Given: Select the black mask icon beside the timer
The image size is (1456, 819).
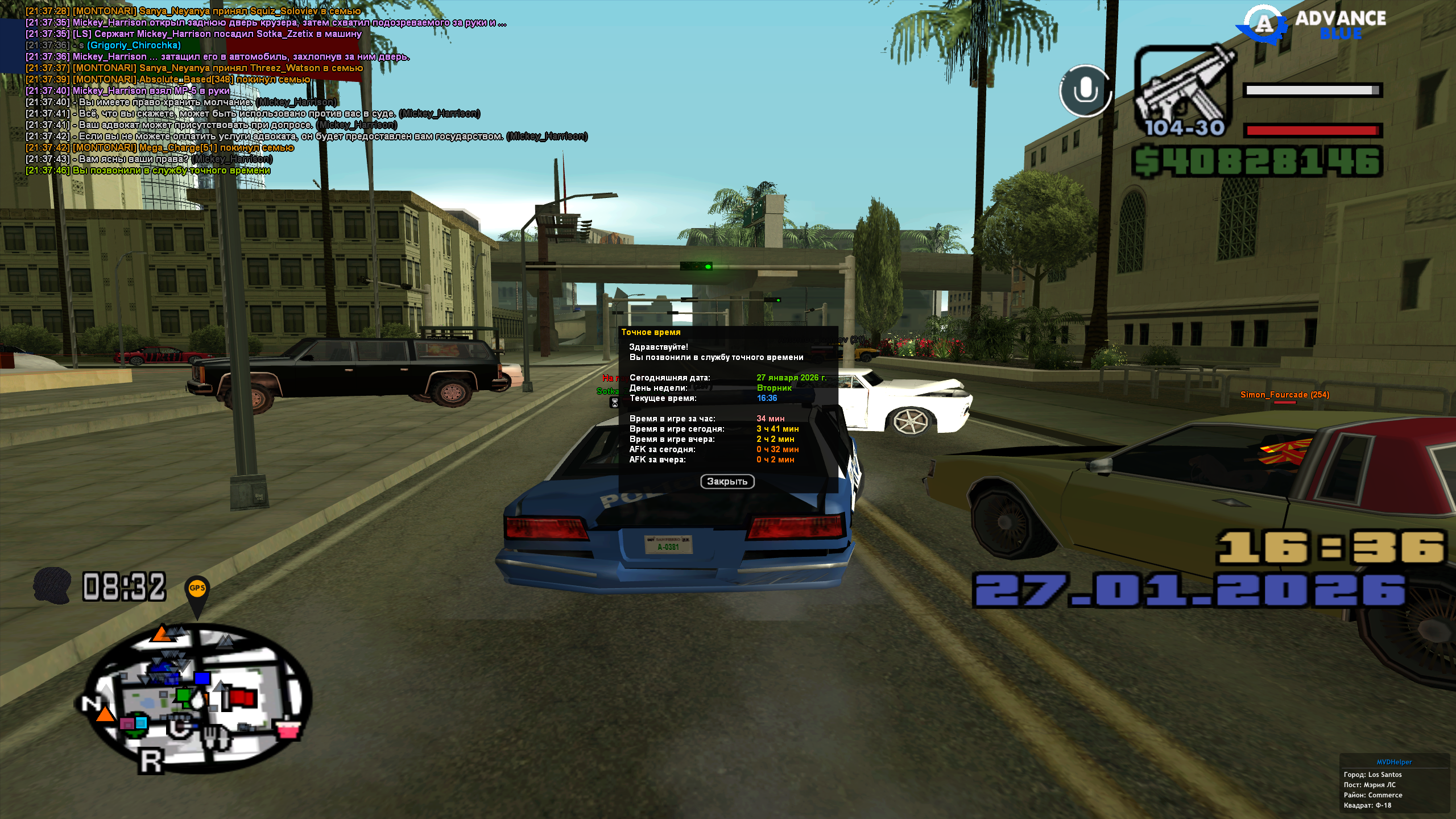Looking at the screenshot, I should (x=52, y=585).
